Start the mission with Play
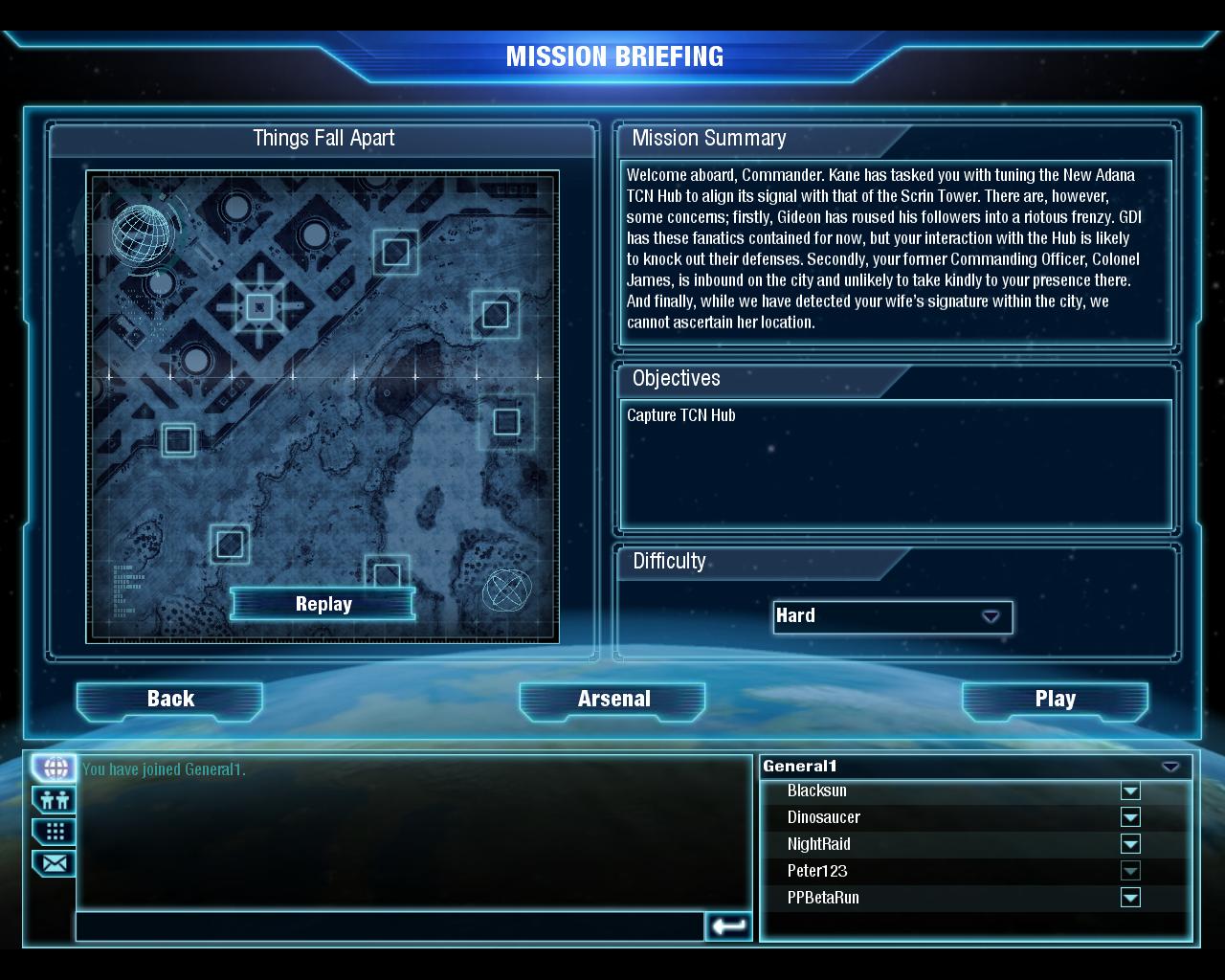This screenshot has height=980, width=1225. coord(1055,700)
